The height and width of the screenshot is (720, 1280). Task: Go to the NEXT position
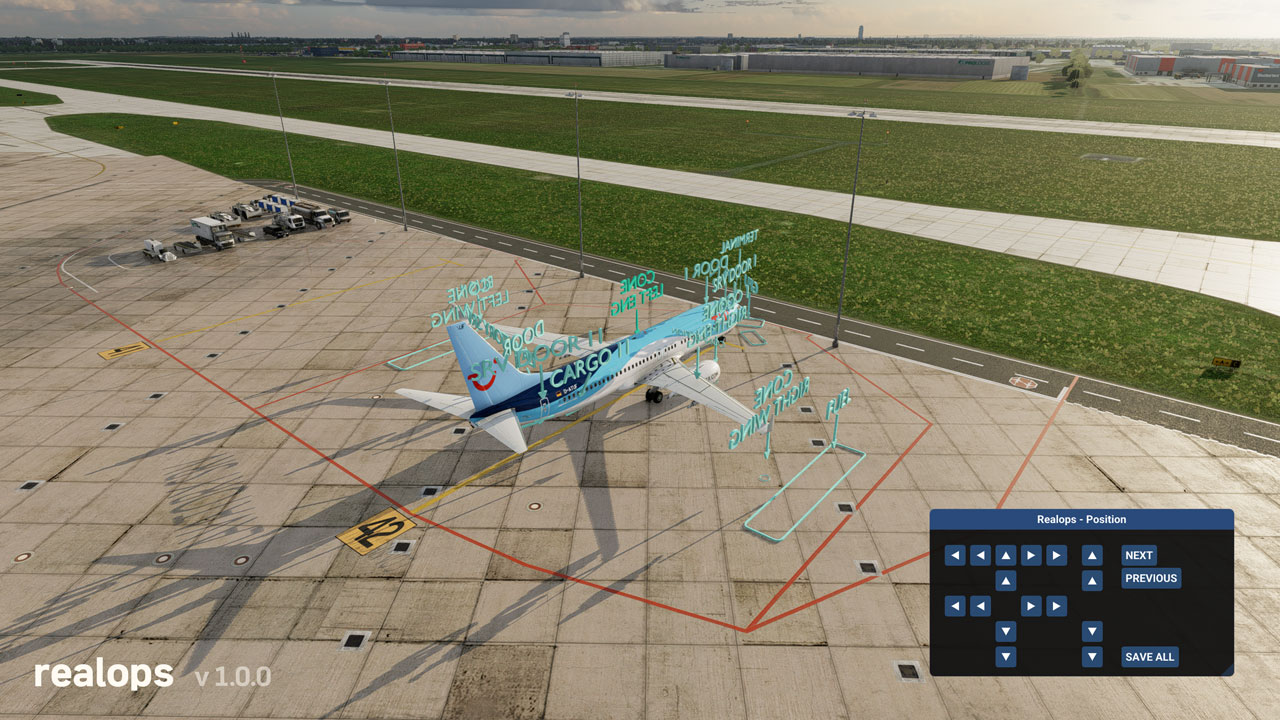pyautogui.click(x=1138, y=555)
